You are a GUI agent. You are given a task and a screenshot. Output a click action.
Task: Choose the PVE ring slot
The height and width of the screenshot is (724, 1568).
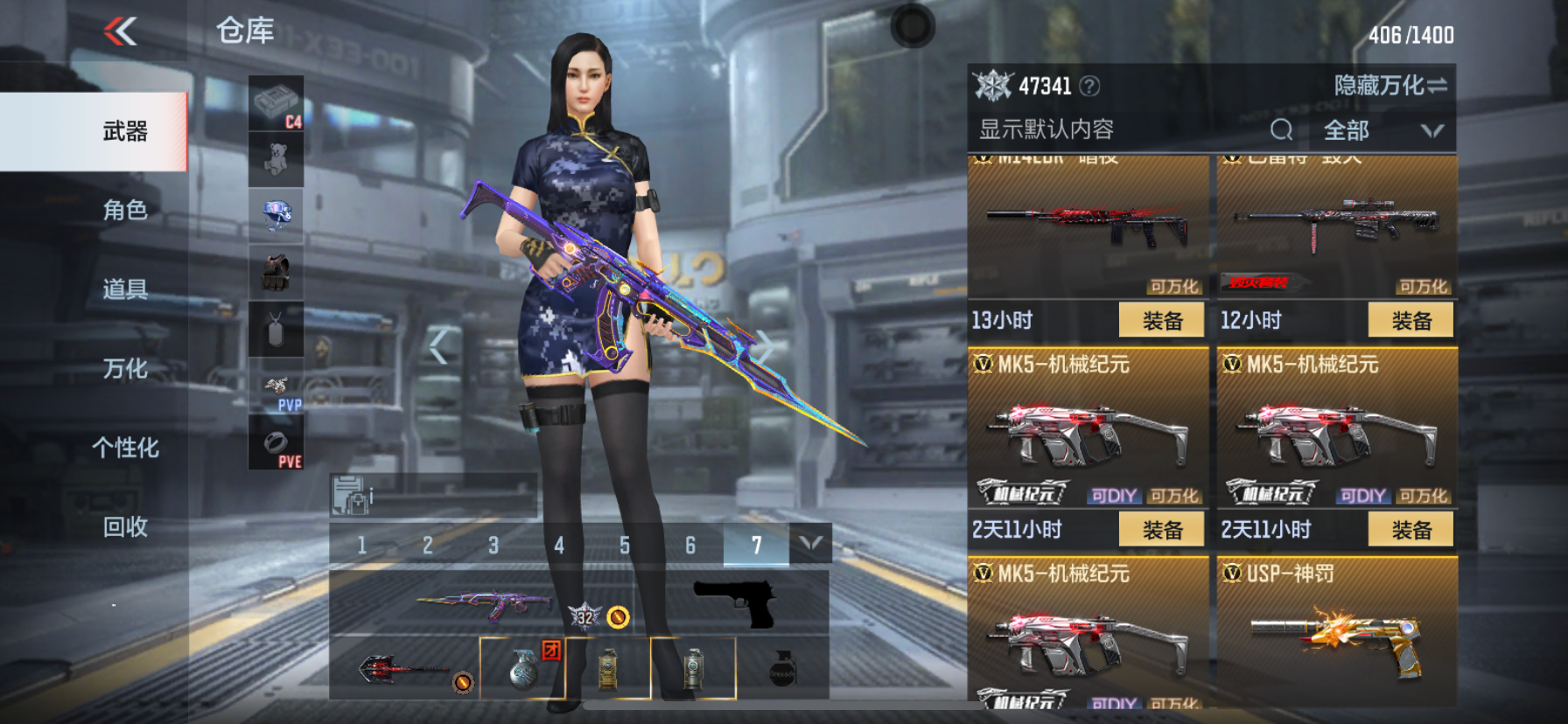tap(276, 442)
